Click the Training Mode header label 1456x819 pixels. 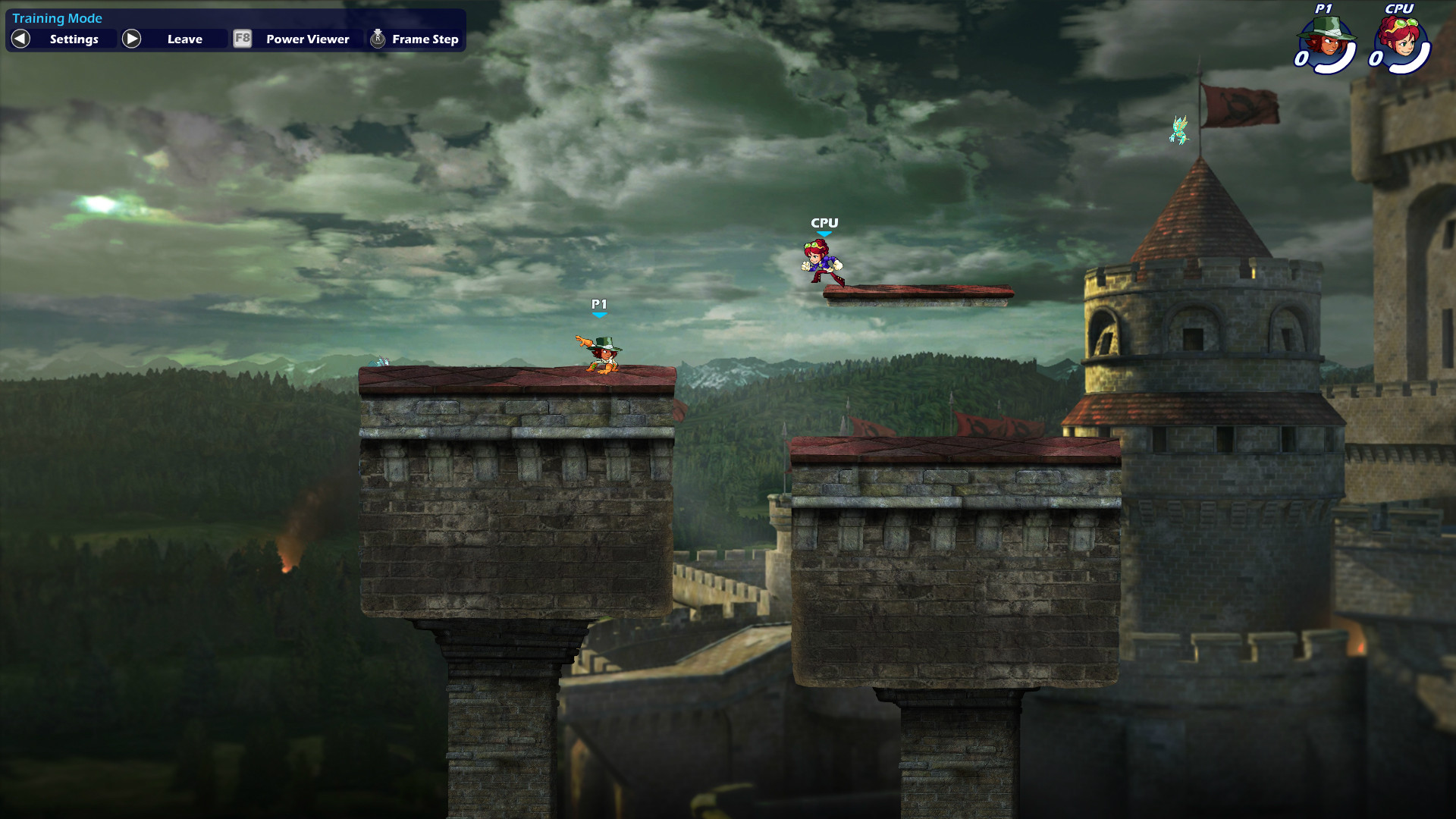pos(58,17)
